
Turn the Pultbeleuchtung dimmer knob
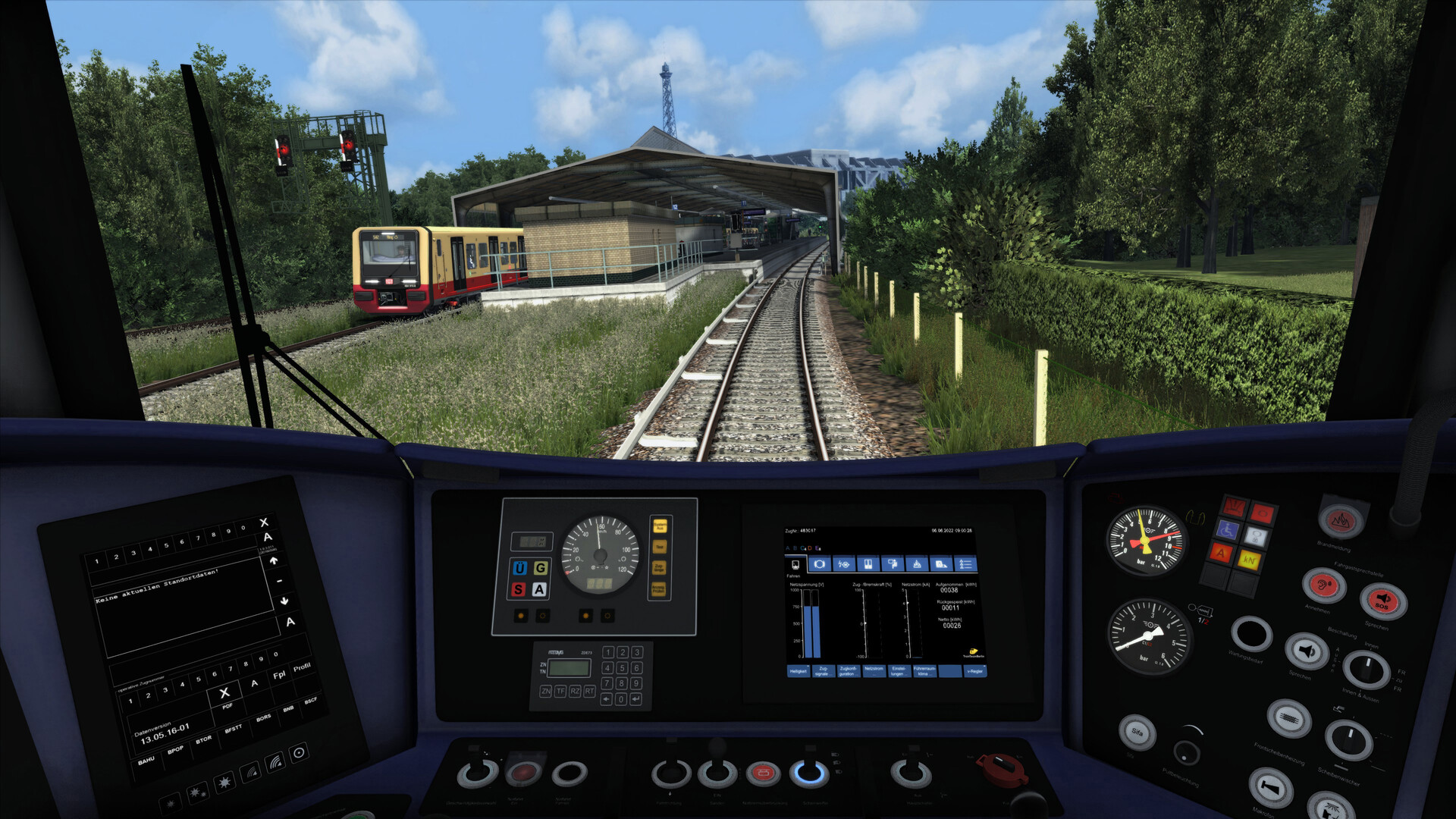[1185, 754]
